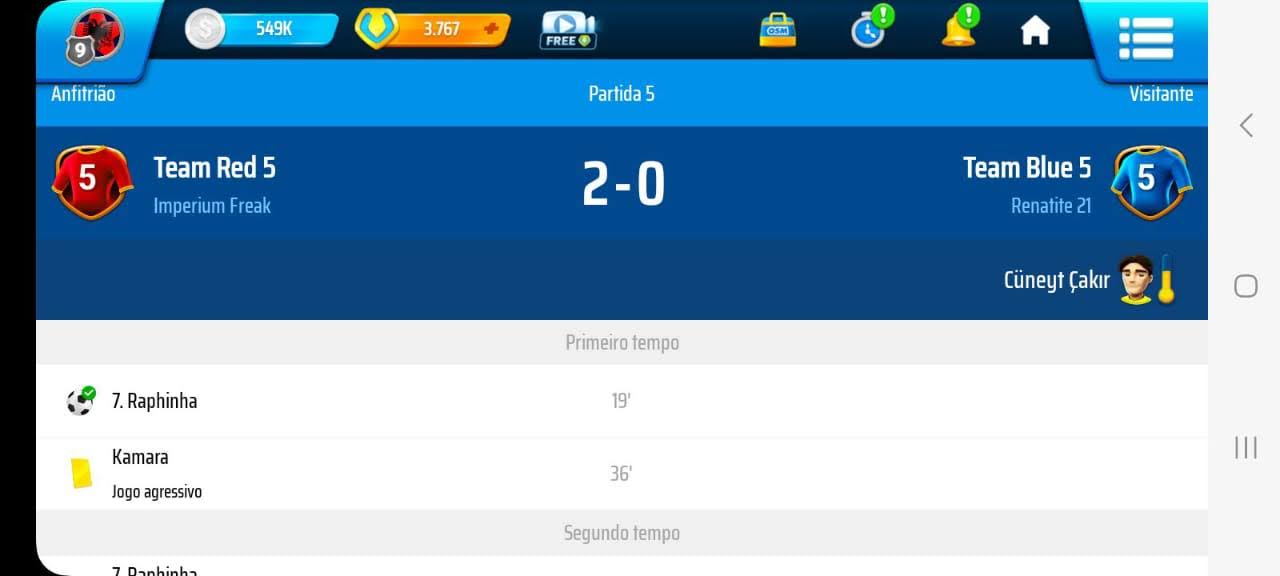Show referee Cüneyt Çakır details
Image resolution: width=1280 pixels, height=576 pixels.
coord(1088,280)
